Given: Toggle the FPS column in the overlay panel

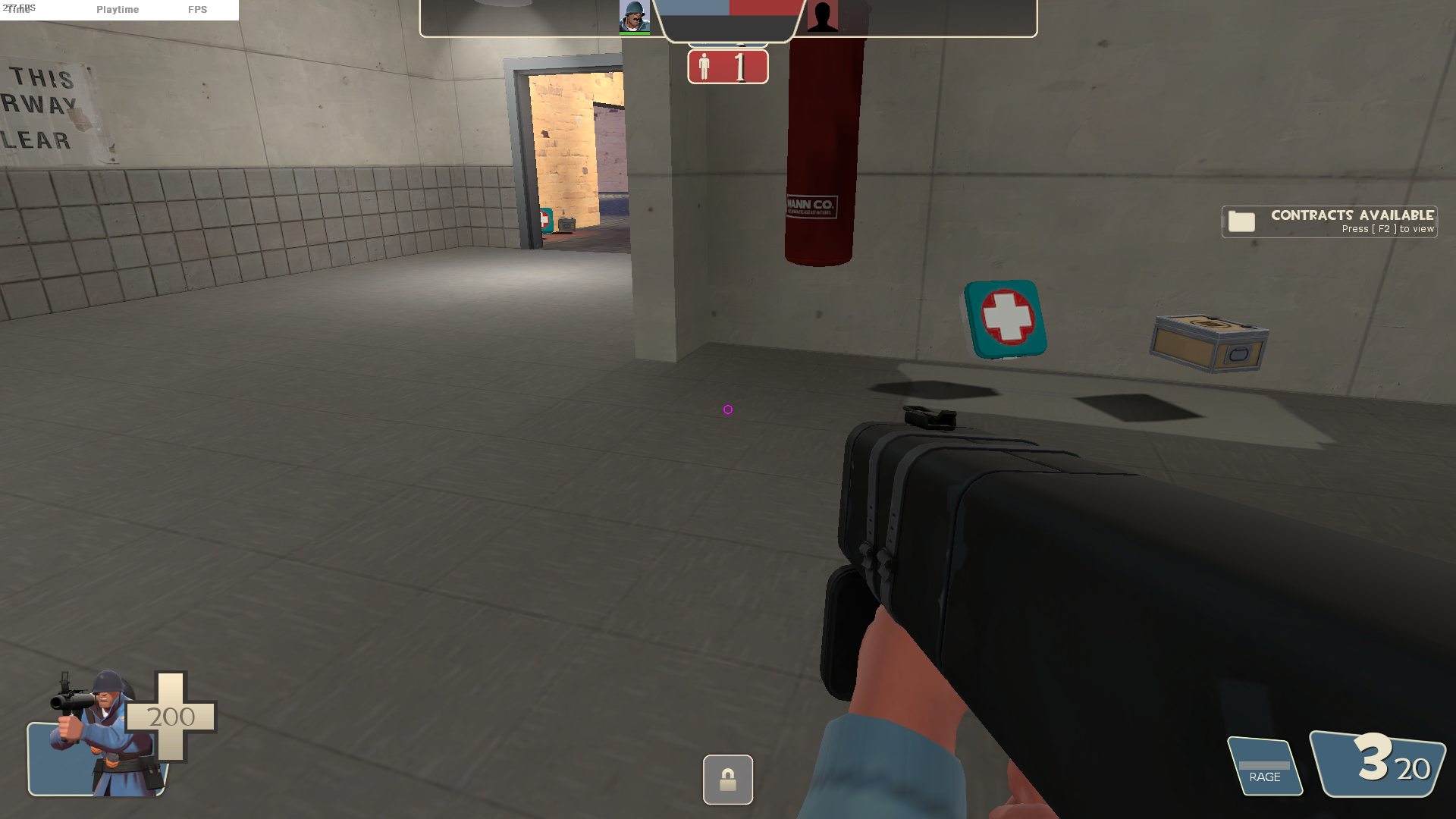Looking at the screenshot, I should [198, 10].
